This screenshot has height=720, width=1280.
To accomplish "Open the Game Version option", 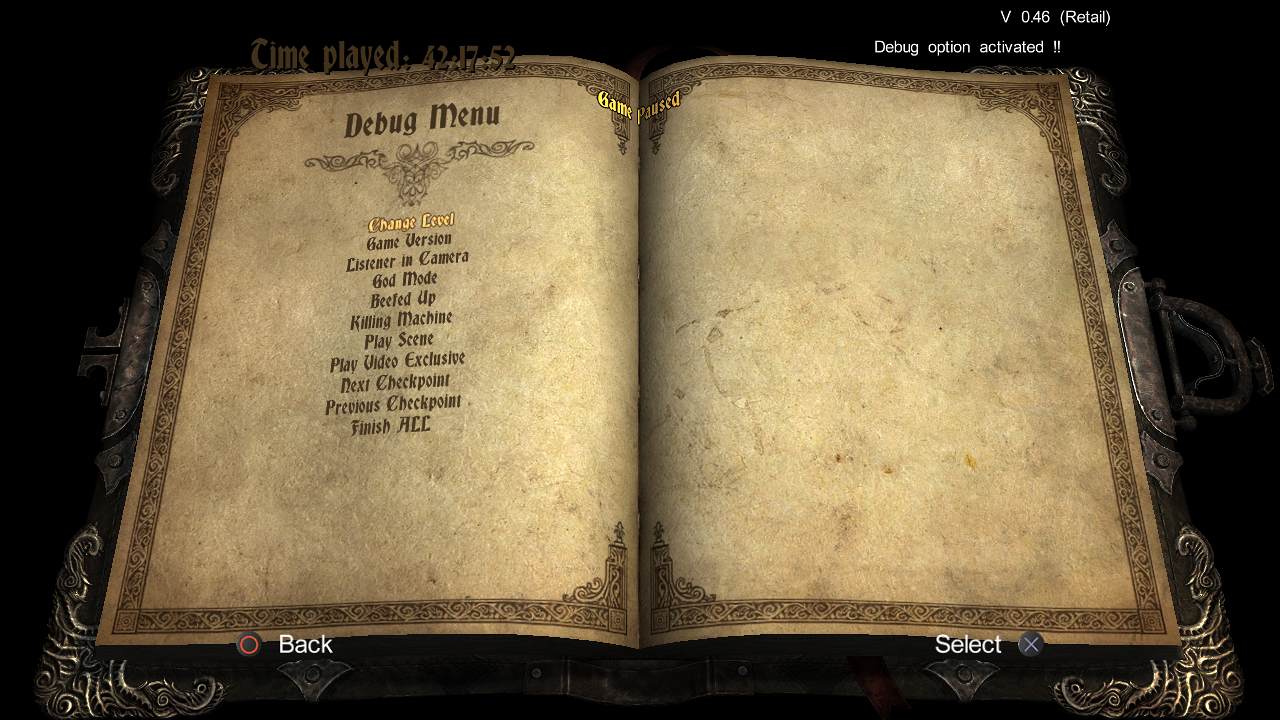I will (409, 241).
